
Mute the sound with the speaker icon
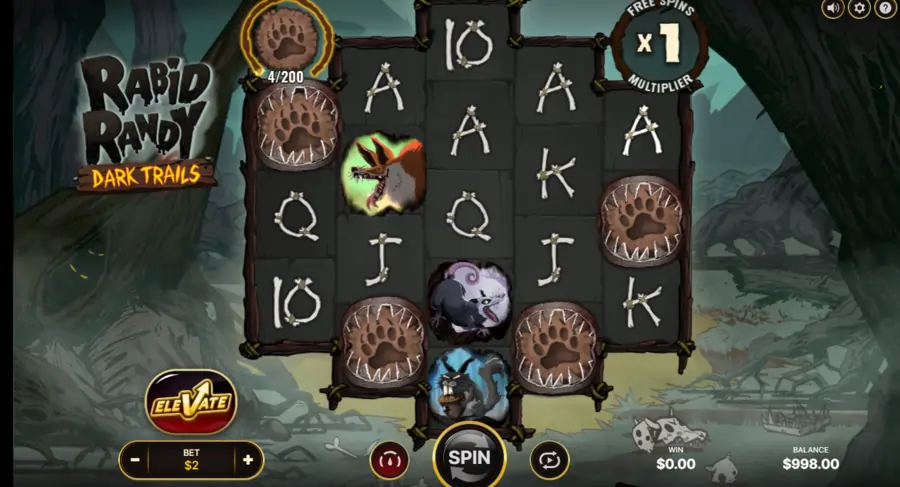tap(833, 9)
